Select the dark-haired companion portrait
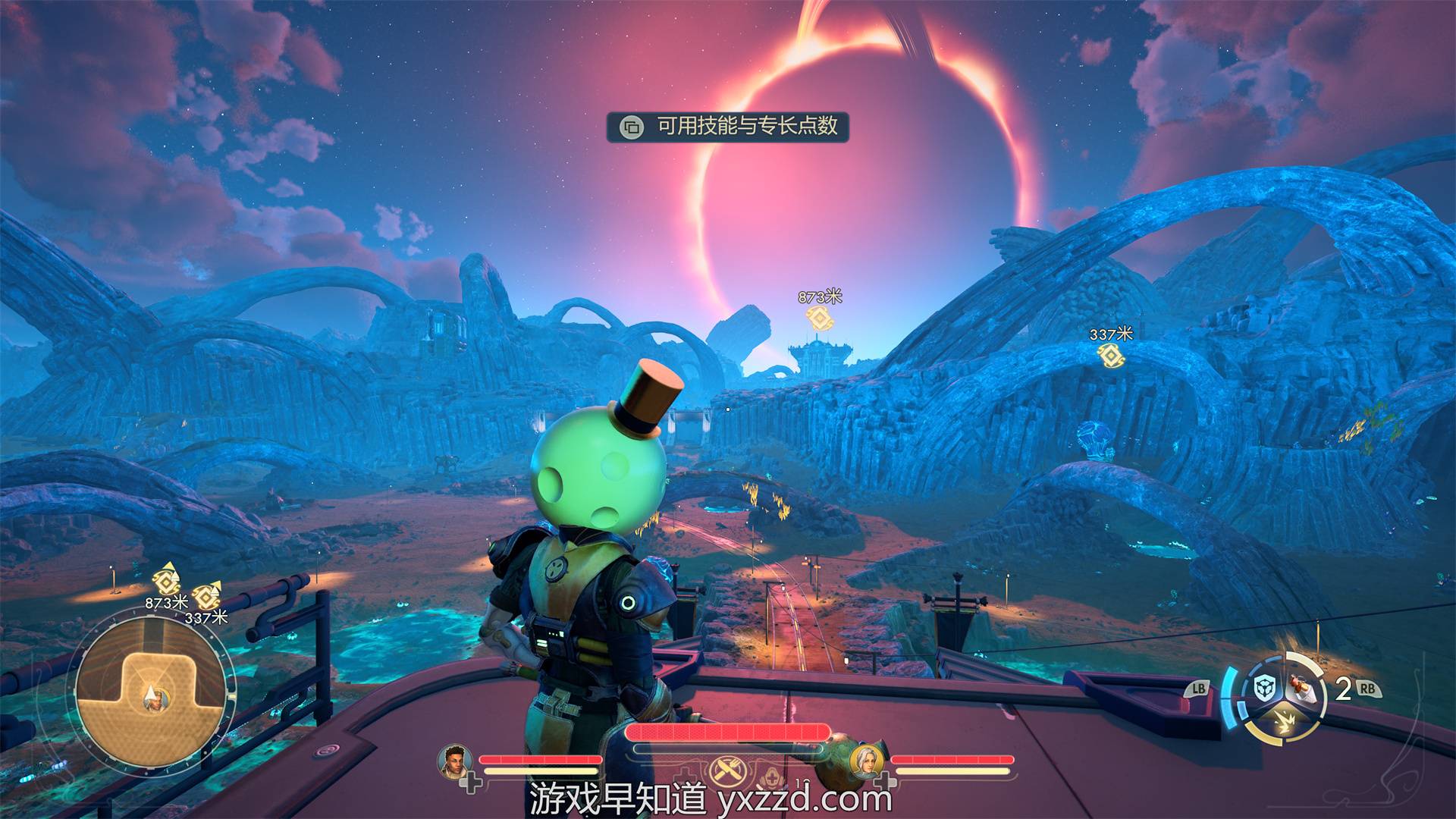 pyautogui.click(x=454, y=760)
